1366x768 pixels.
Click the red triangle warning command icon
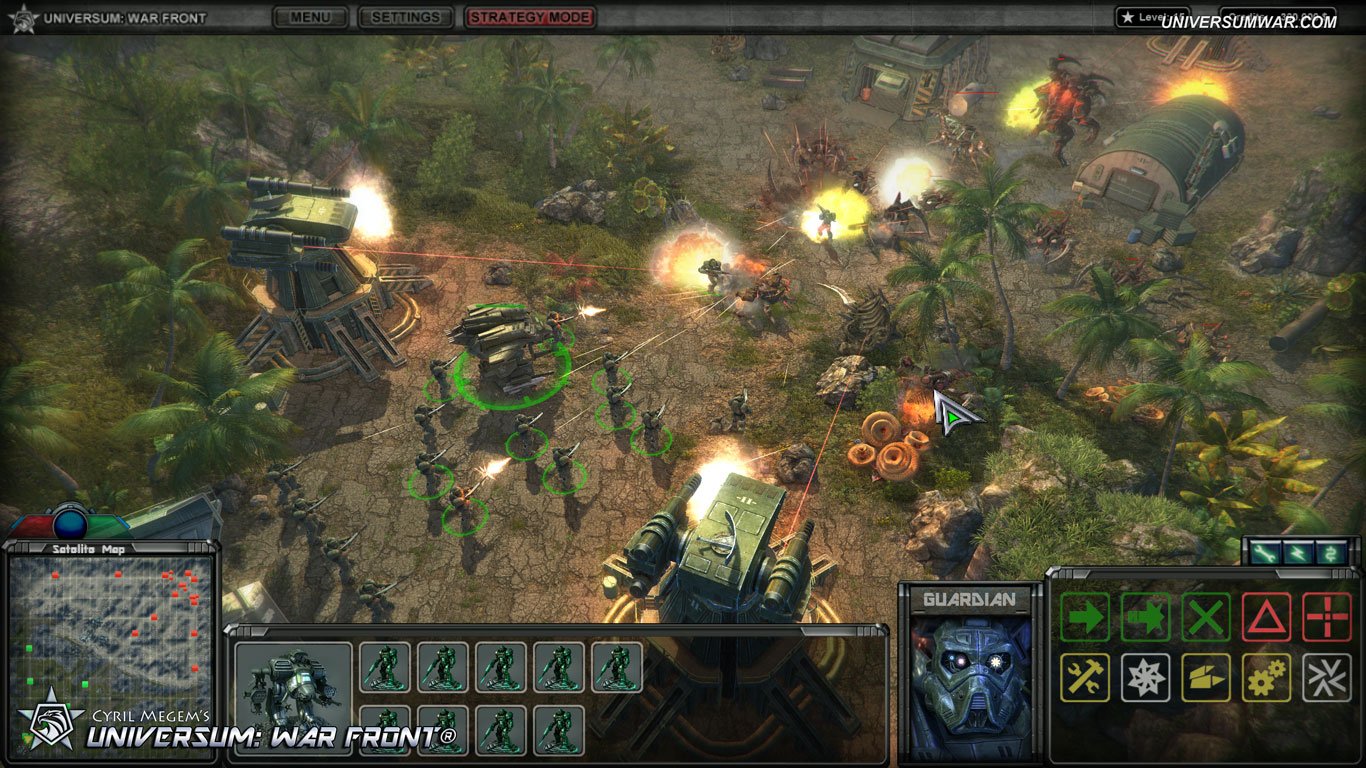1268,617
